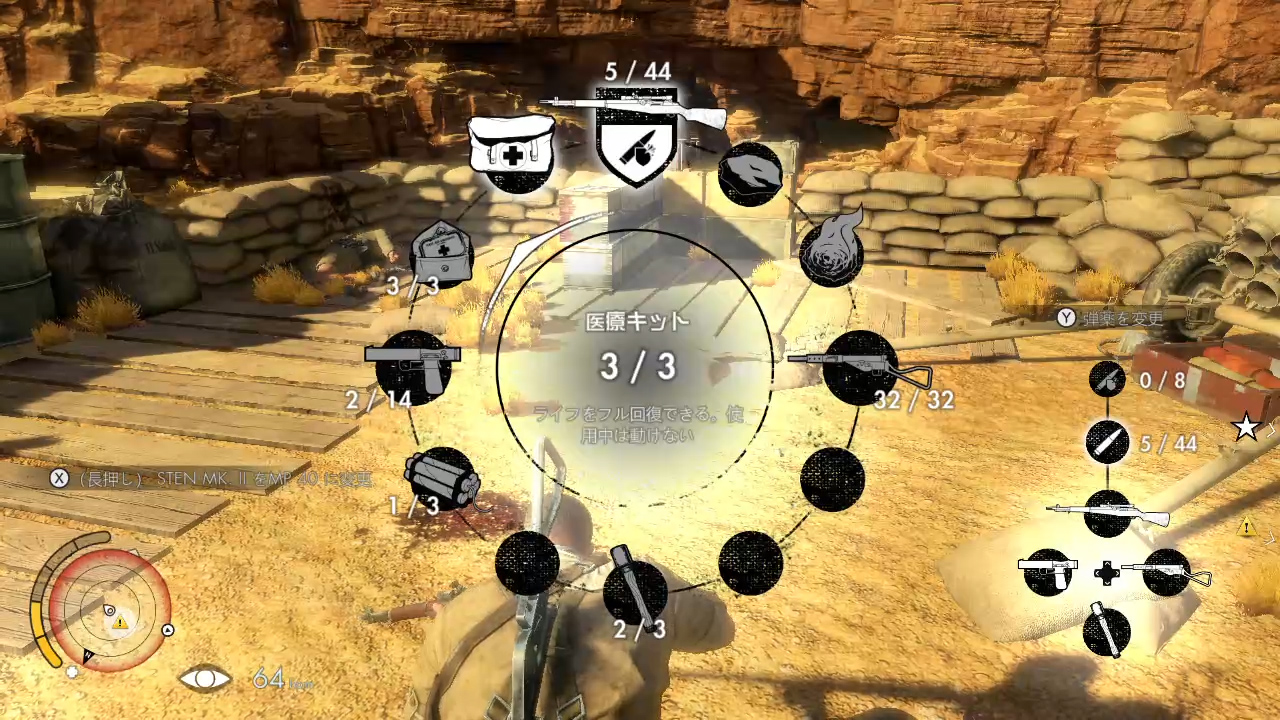Select the dynamite bundle showing 1 / 3
The height and width of the screenshot is (720, 1280).
[x=440, y=478]
